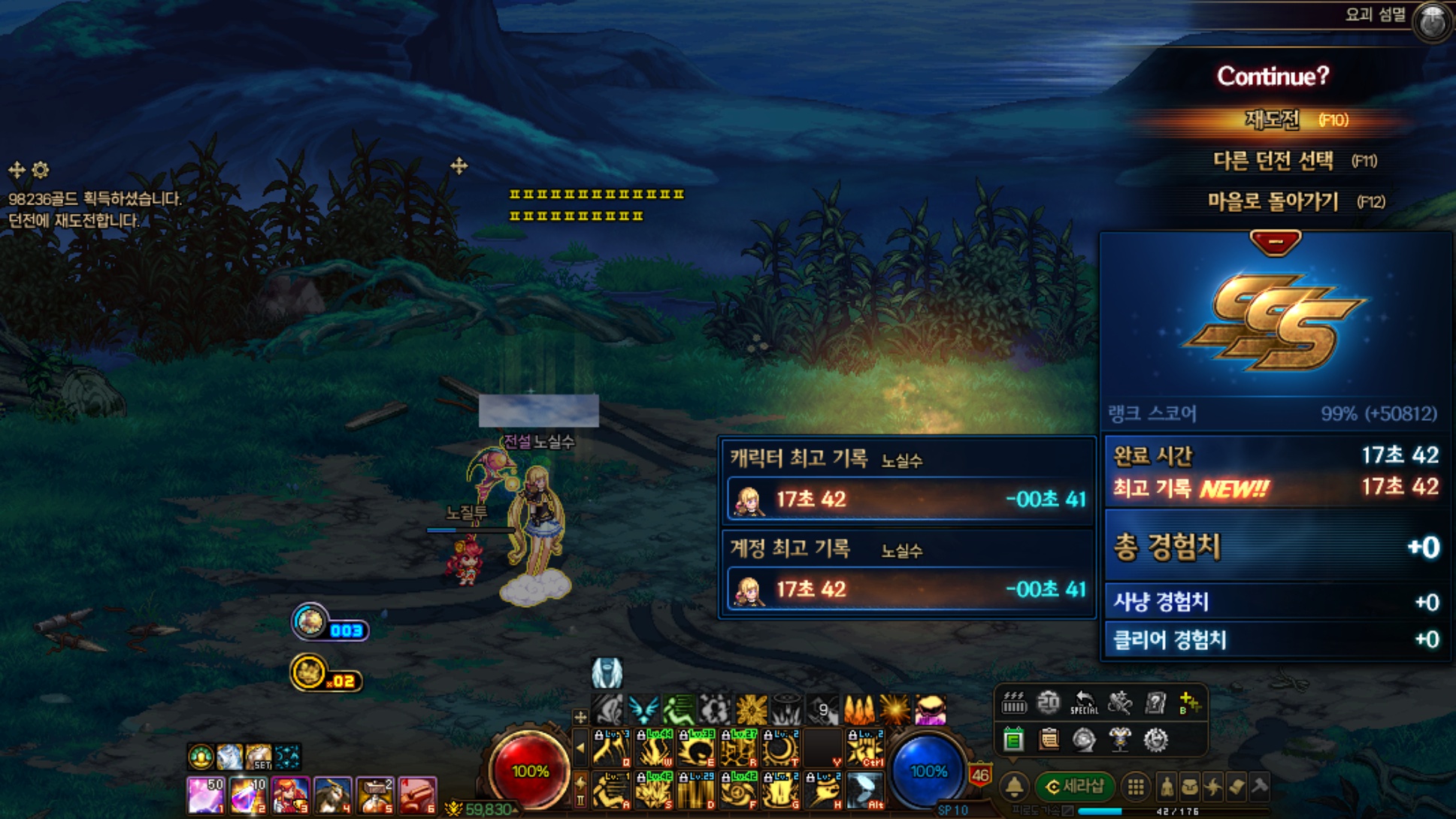Select 다른 던전 선택 option
Viewport: 1456px width, 819px height.
point(1273,160)
